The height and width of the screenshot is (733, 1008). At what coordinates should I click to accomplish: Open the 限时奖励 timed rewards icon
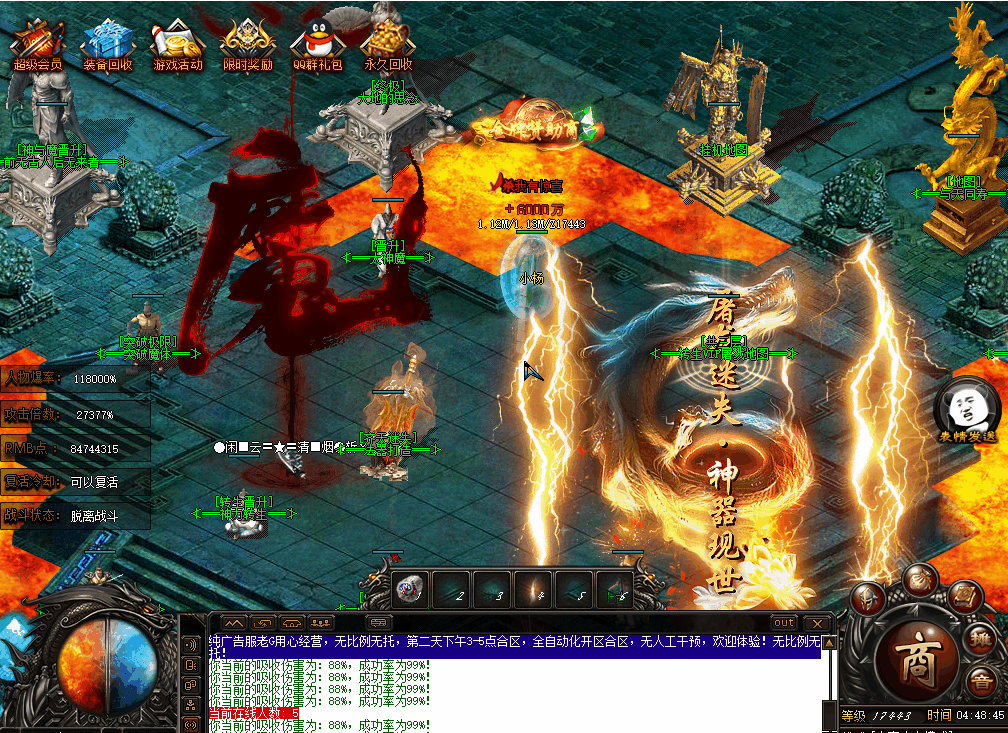246,40
